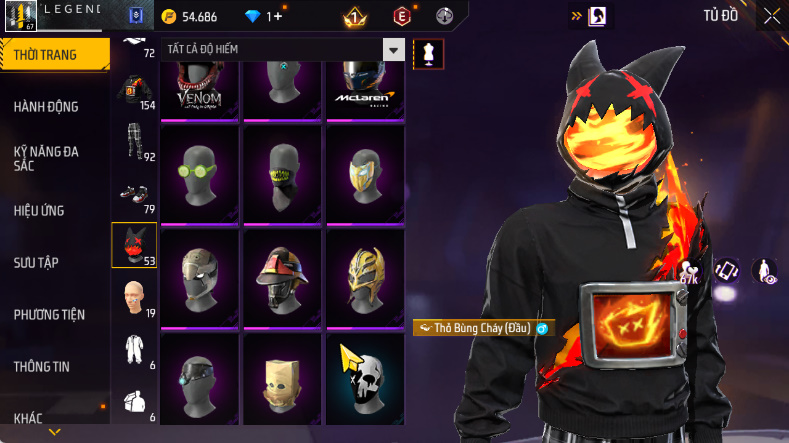
Task: Show the Phương Tiện section
Action: click(x=49, y=314)
